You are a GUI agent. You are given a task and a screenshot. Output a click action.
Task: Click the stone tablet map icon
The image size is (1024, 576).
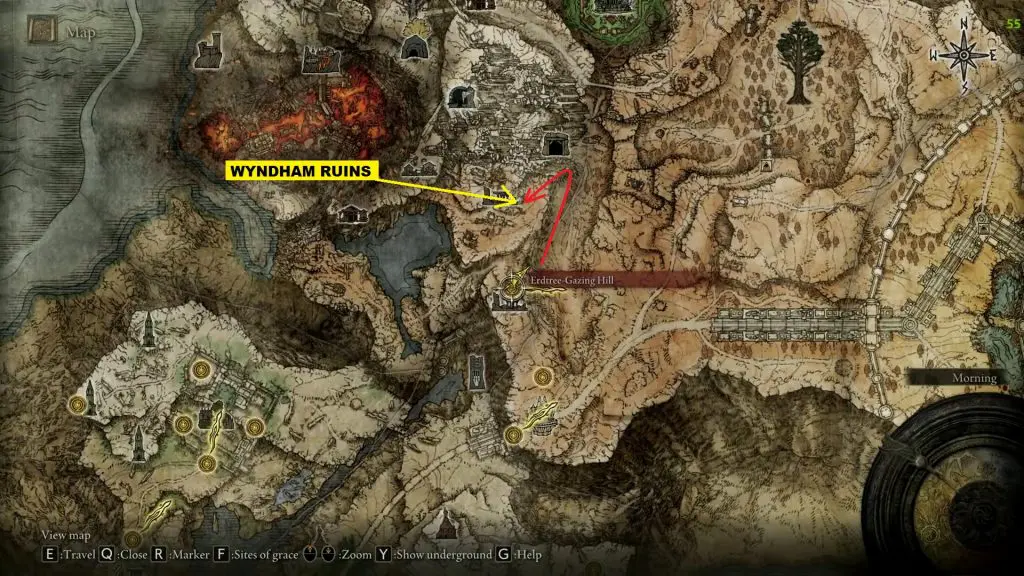click(x=477, y=372)
